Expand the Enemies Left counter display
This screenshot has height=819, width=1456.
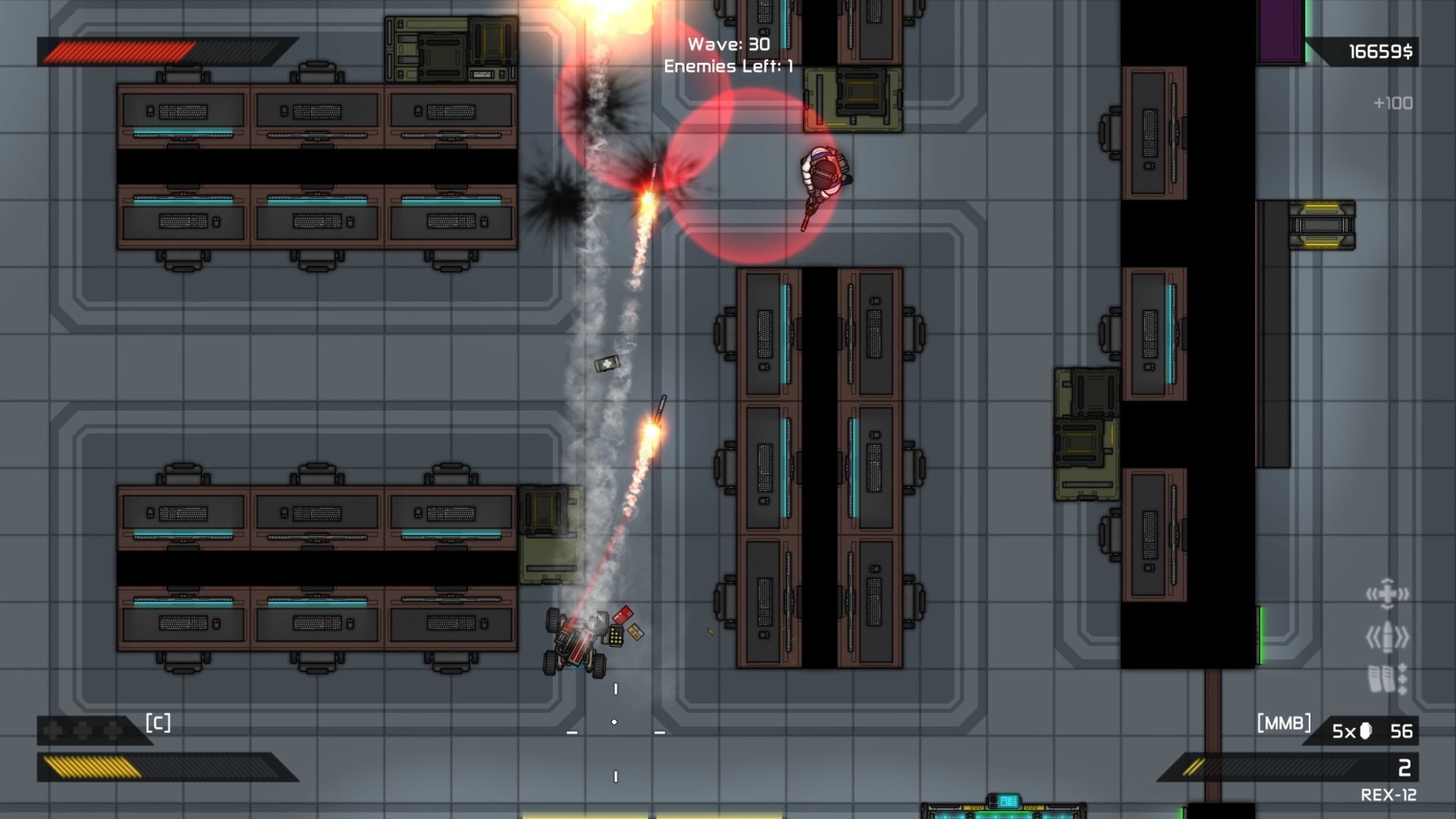(x=725, y=67)
